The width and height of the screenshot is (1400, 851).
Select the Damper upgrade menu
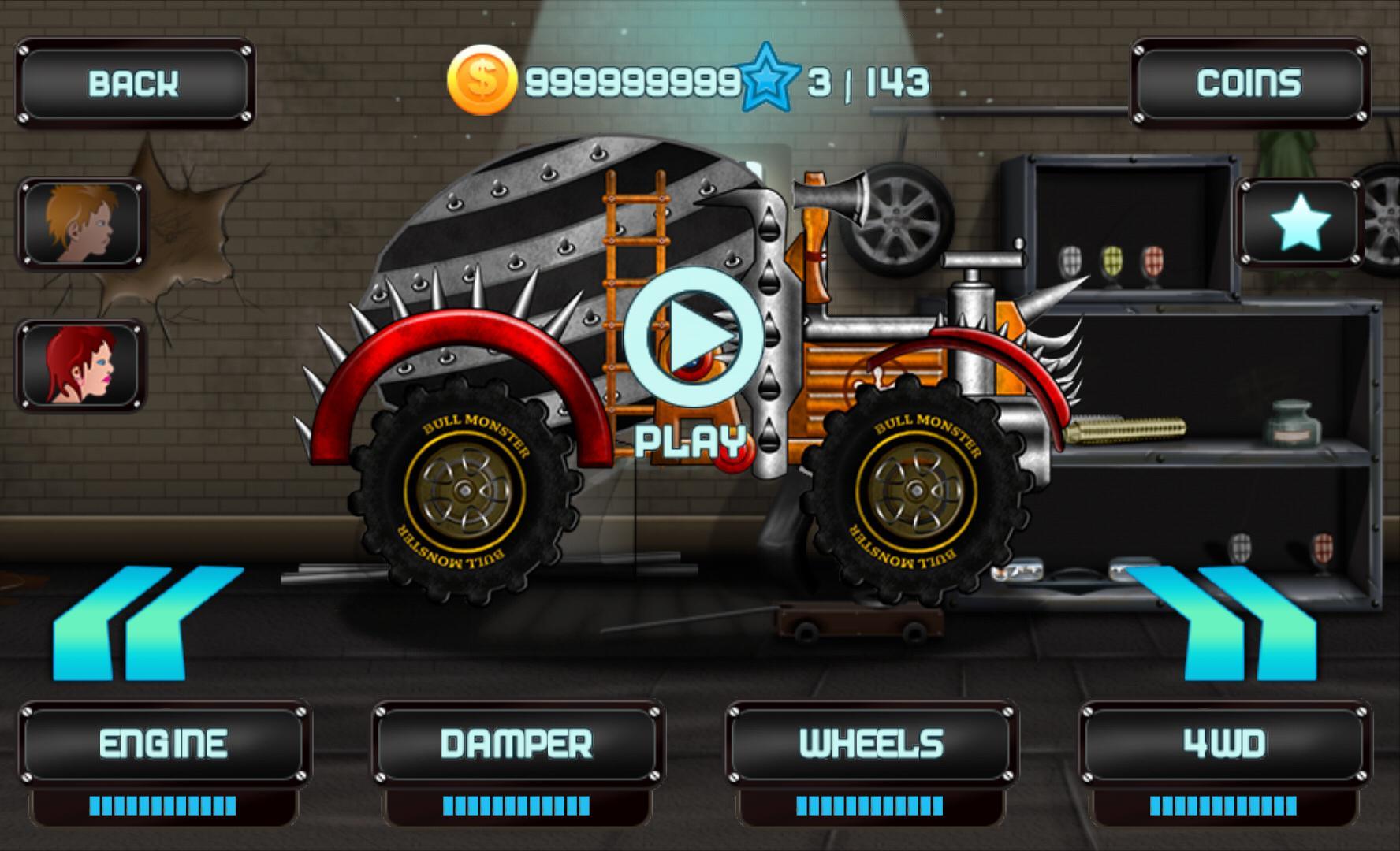(516, 741)
